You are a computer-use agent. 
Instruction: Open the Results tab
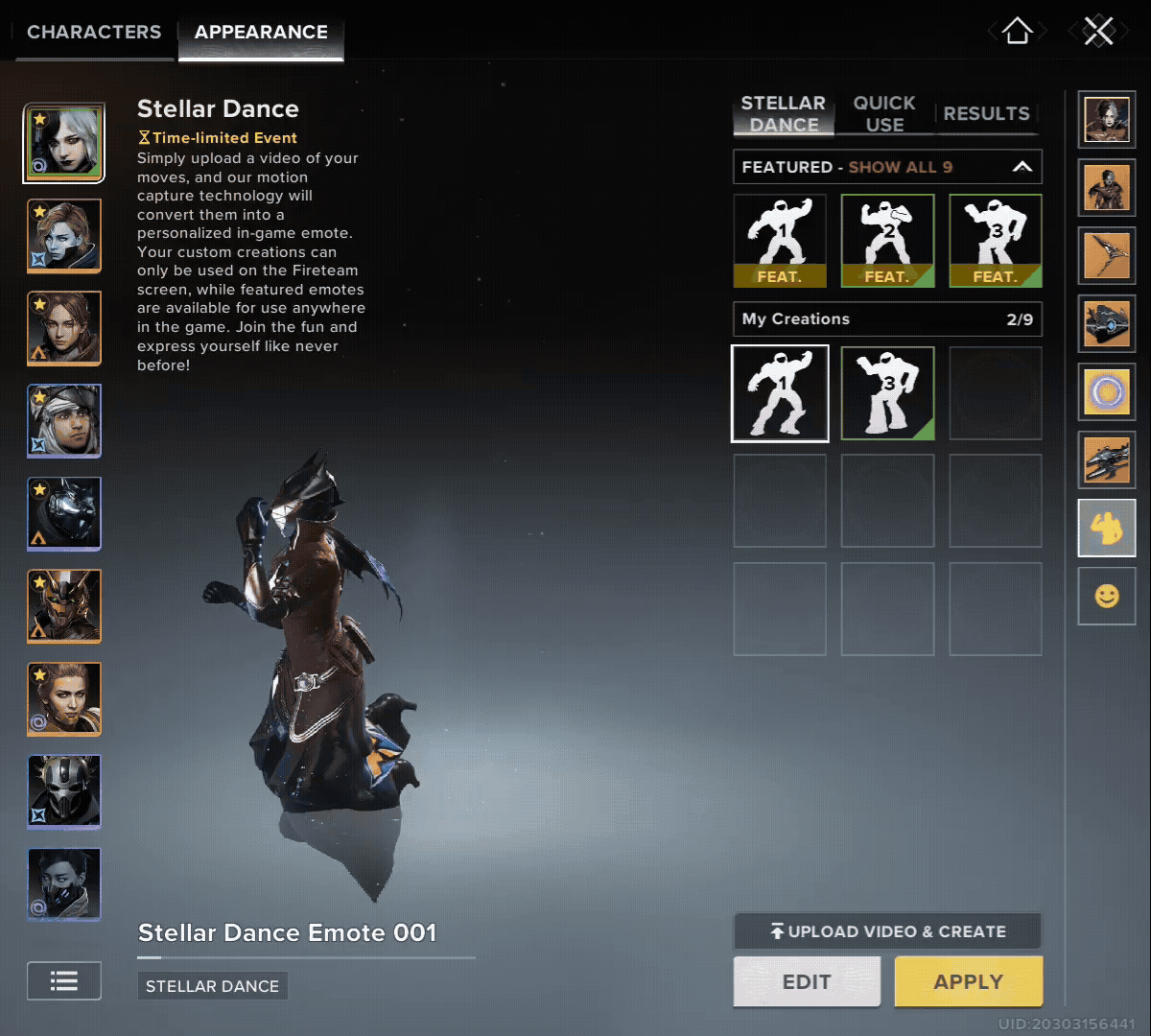point(986,114)
